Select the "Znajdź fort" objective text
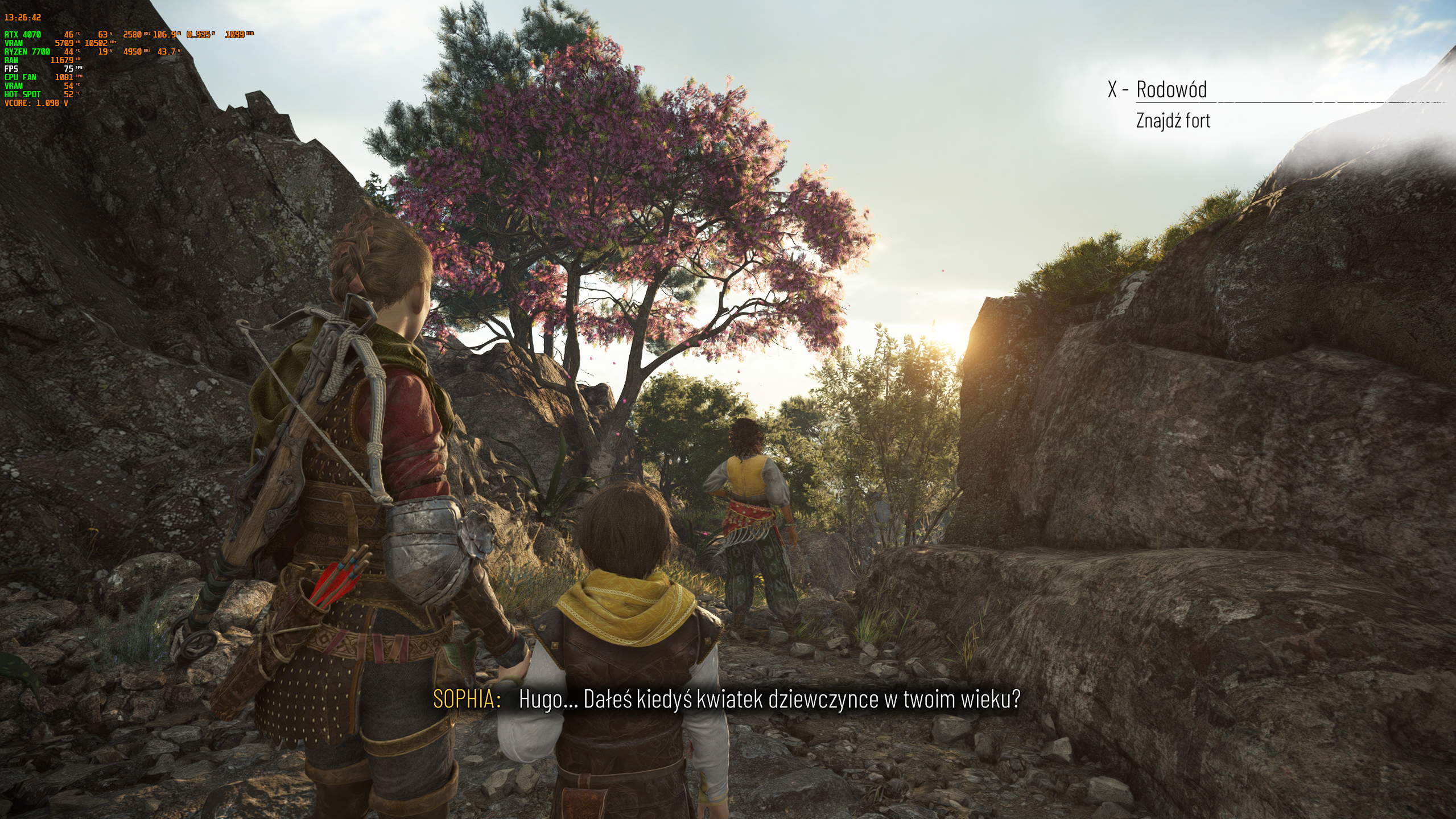Screen dimensions: 1456x819 (x=1173, y=121)
